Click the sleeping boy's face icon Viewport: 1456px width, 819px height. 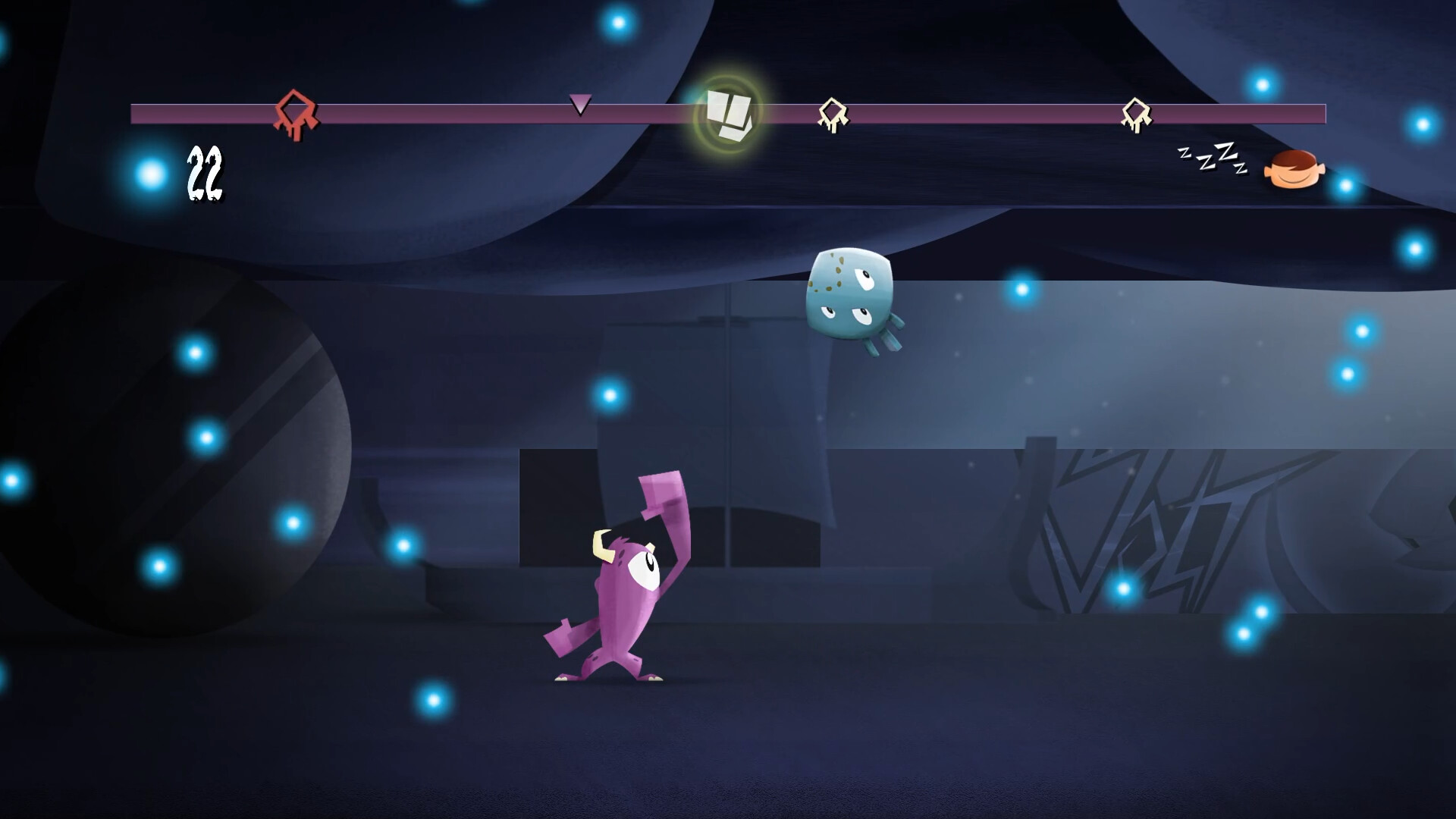click(x=1294, y=168)
